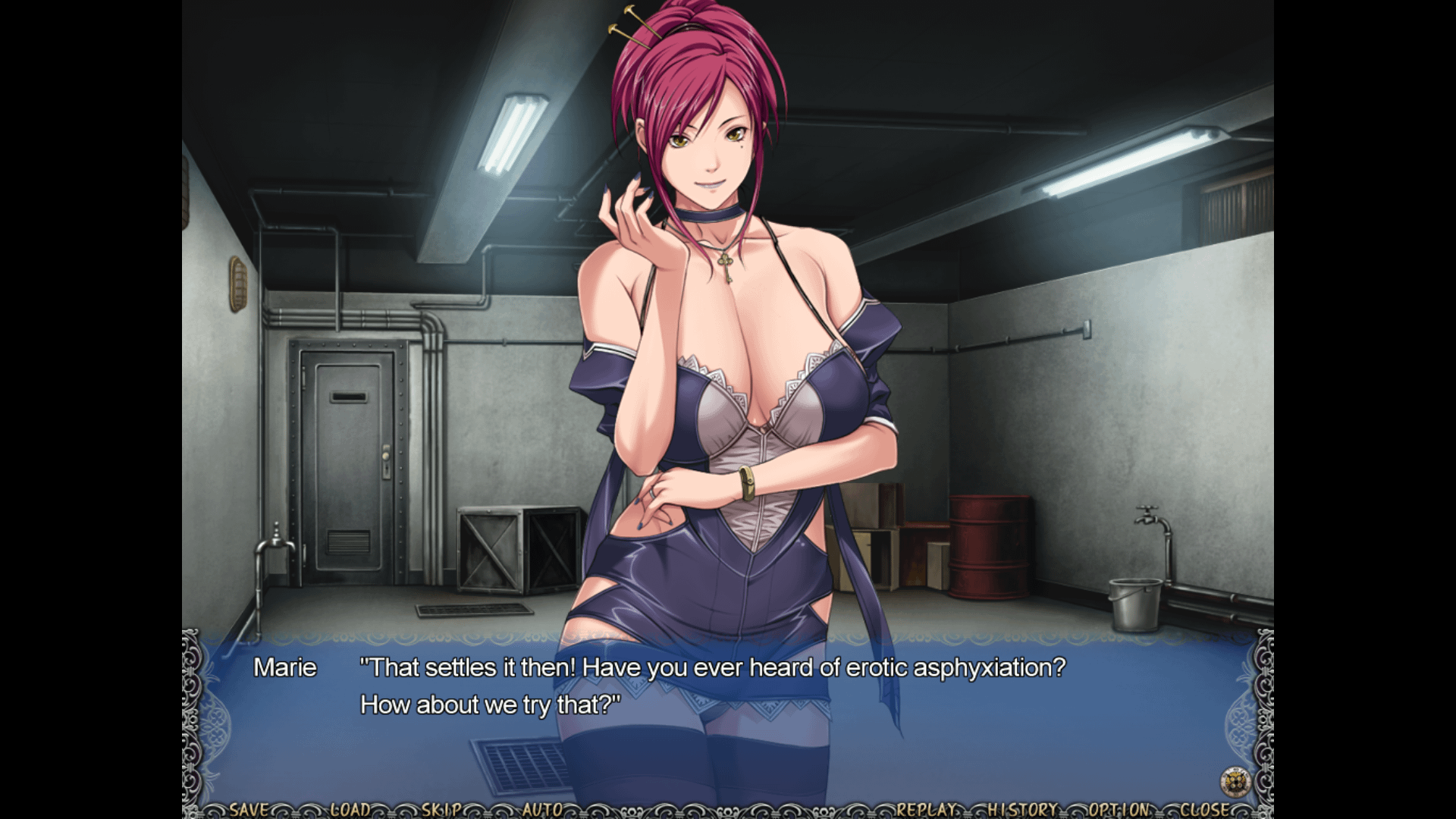
Task: Turn on Auto text advance
Action: [x=542, y=809]
